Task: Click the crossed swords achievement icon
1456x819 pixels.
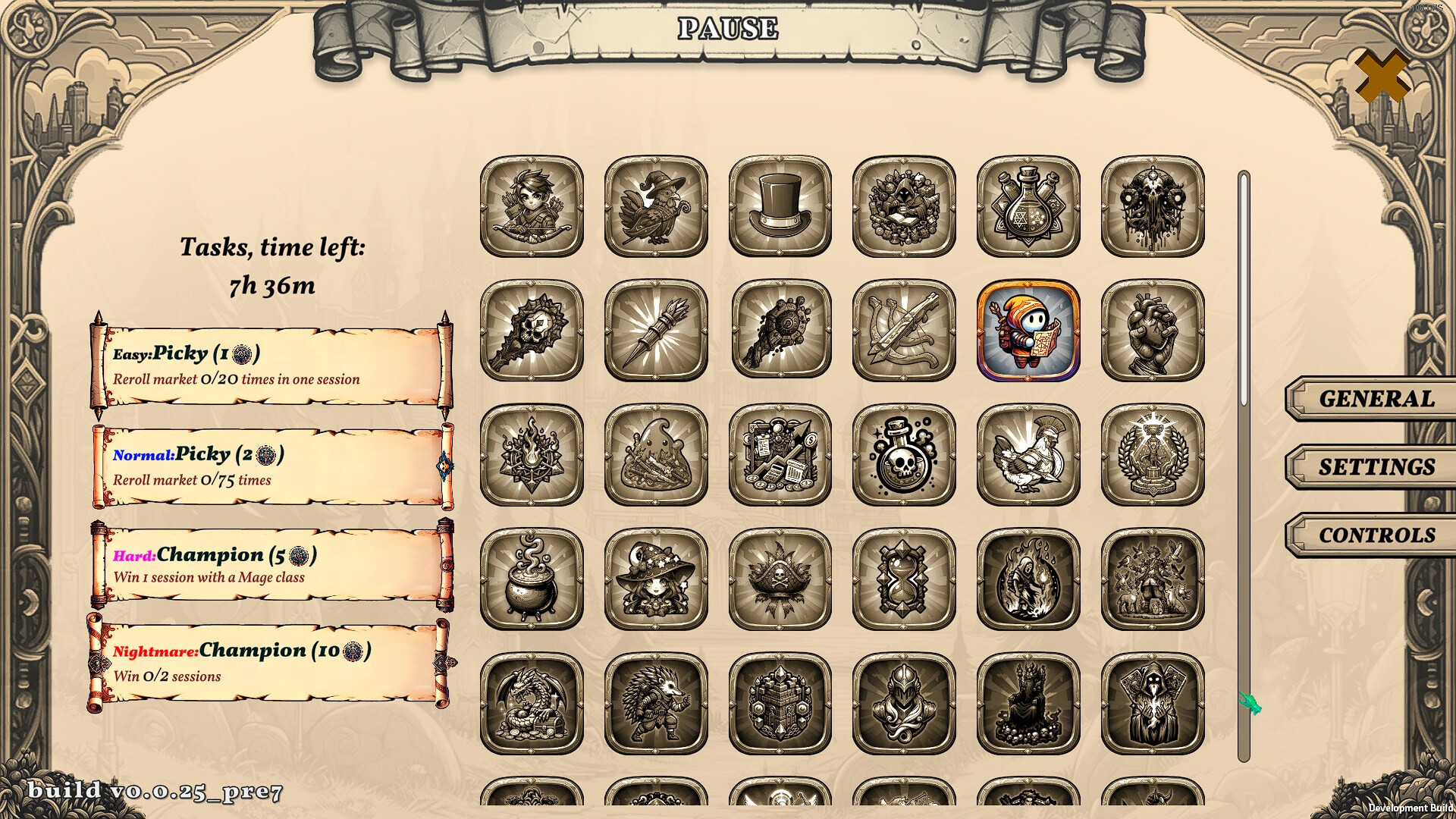Action: click(904, 331)
